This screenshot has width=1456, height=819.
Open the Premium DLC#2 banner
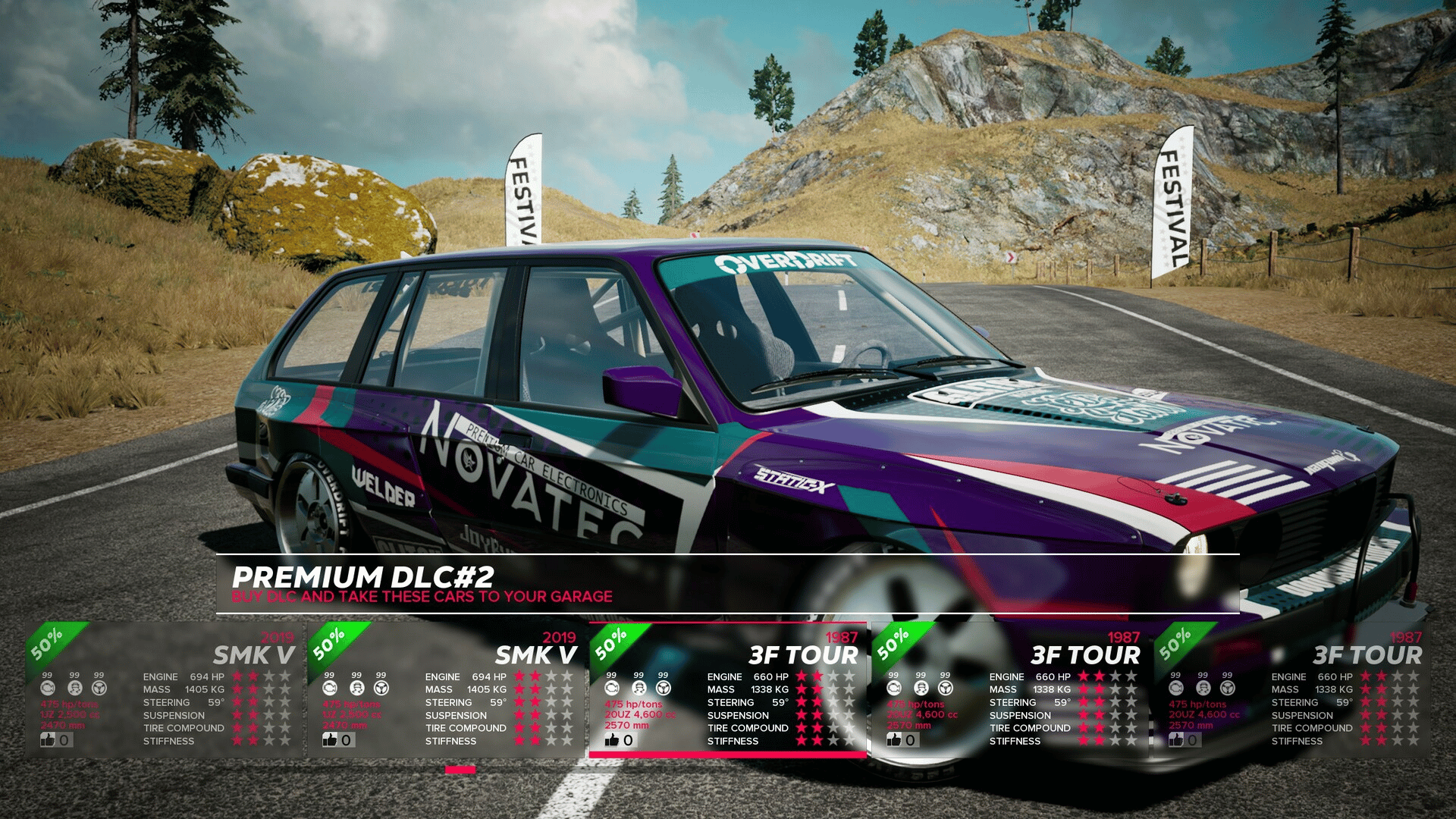[726, 584]
